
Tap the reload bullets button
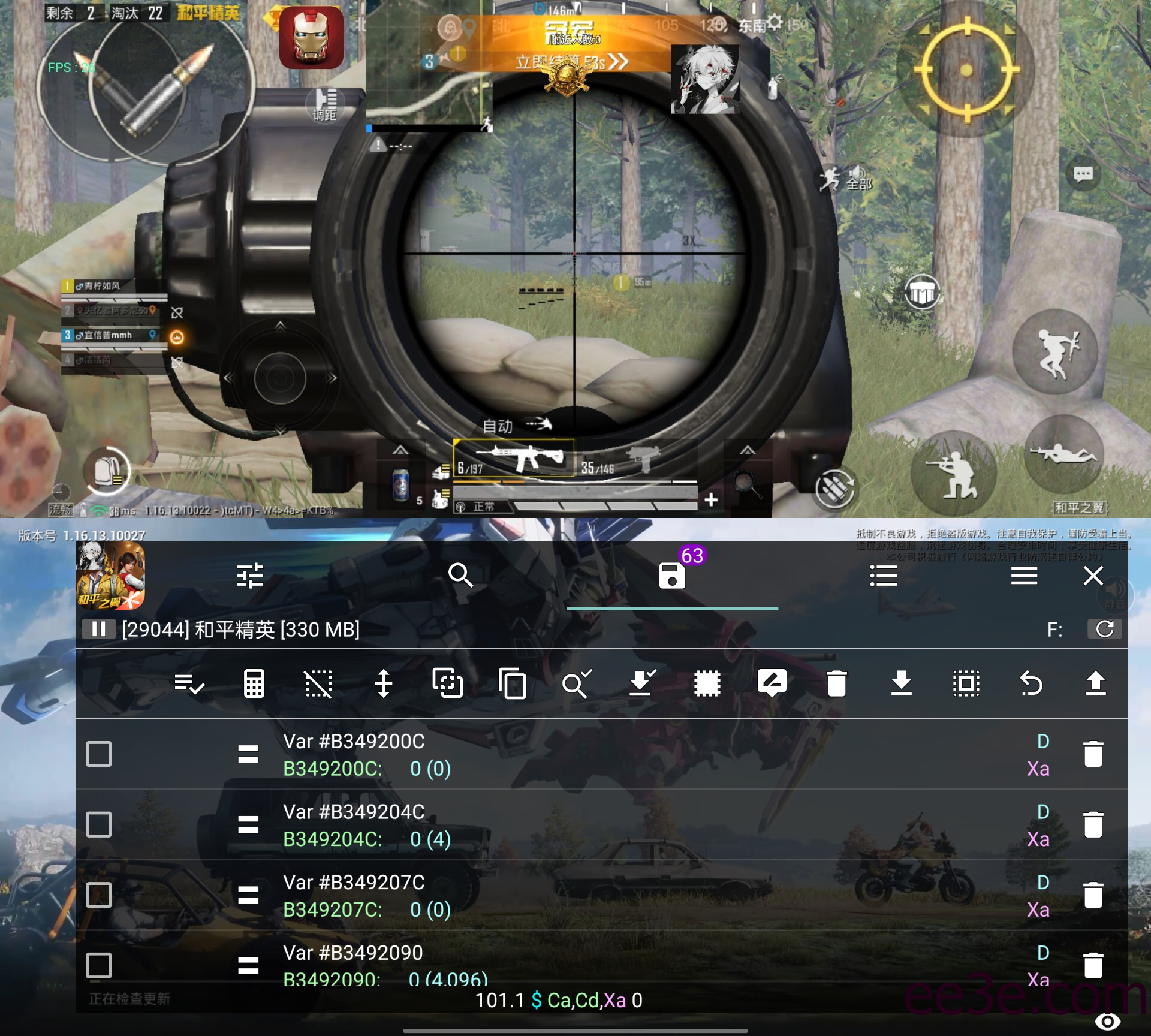[834, 489]
